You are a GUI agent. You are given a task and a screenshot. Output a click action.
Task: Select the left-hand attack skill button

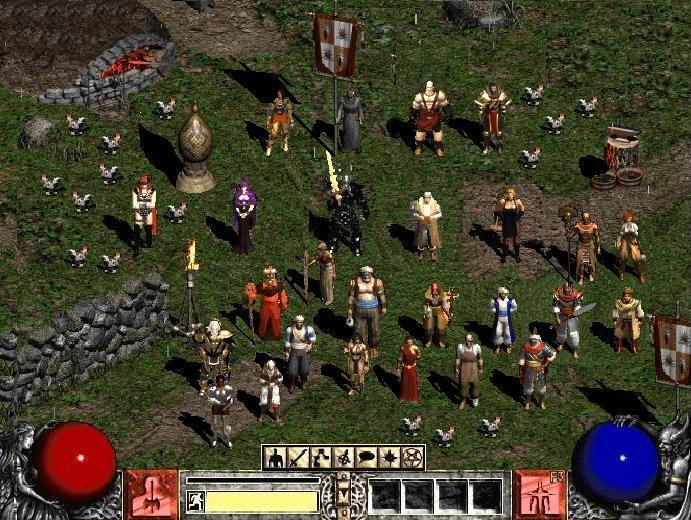pyautogui.click(x=152, y=494)
